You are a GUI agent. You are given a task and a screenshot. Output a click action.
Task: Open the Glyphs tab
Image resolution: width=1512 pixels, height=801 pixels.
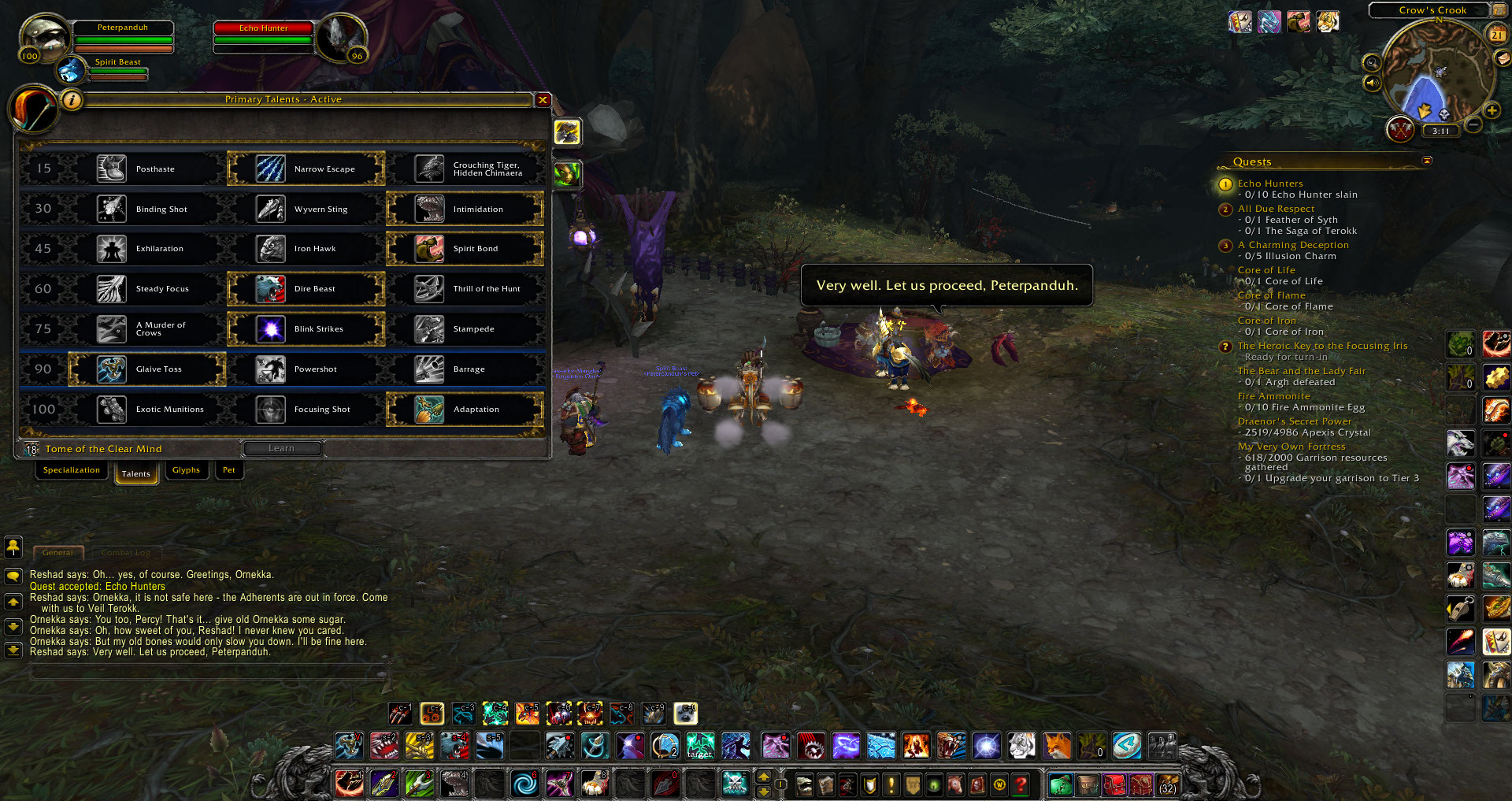(x=186, y=470)
